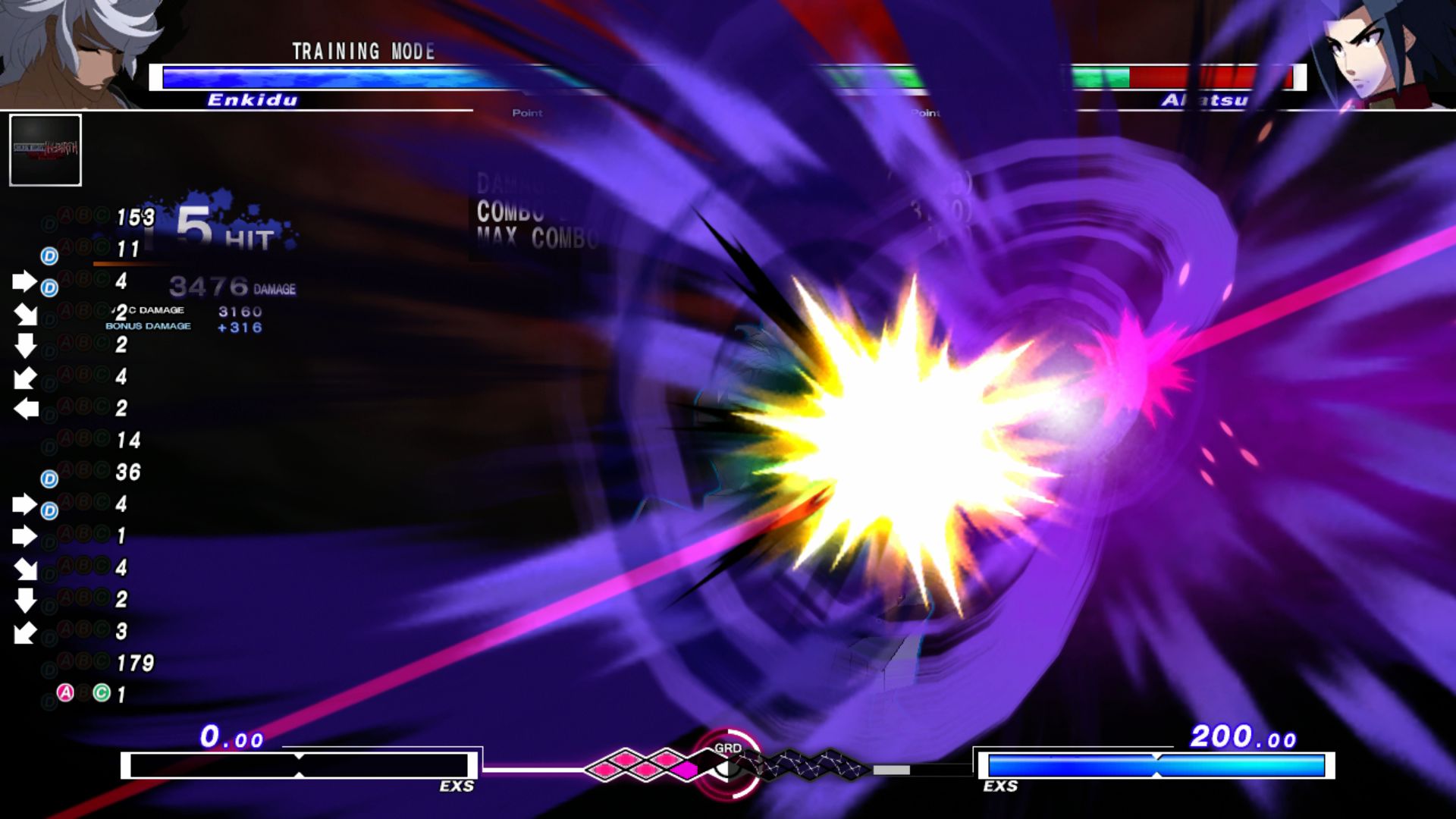Select the game logo thumbnail on the upper left
The height and width of the screenshot is (819, 1456).
point(44,151)
